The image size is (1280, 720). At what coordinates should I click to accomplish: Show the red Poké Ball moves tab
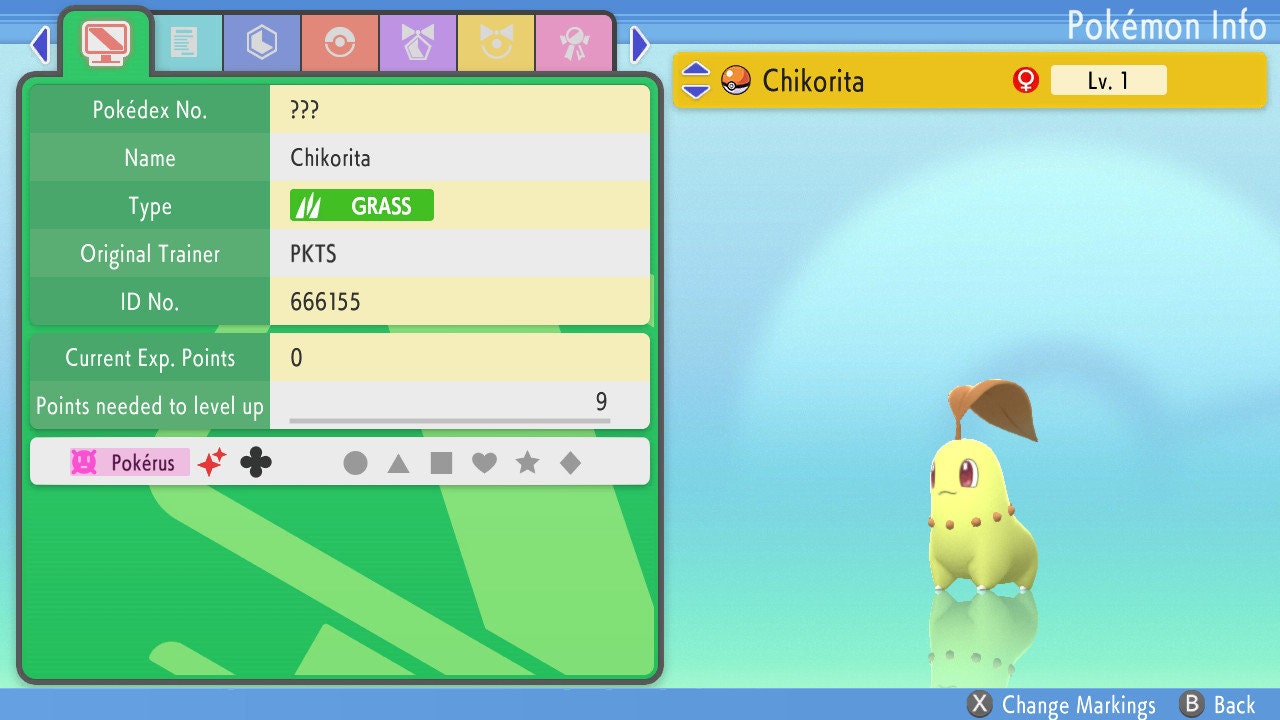click(x=340, y=42)
